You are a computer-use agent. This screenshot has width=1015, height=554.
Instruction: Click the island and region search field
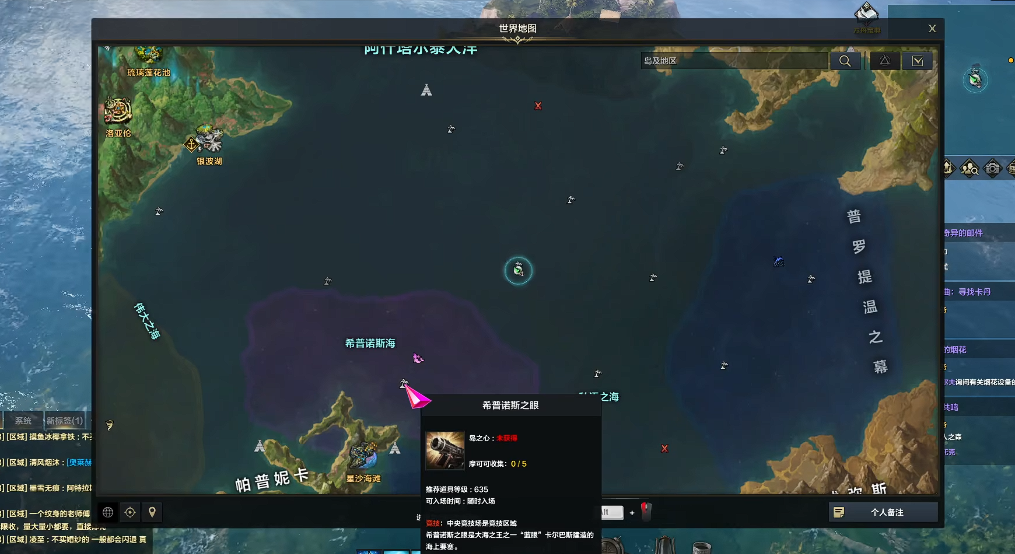point(735,61)
